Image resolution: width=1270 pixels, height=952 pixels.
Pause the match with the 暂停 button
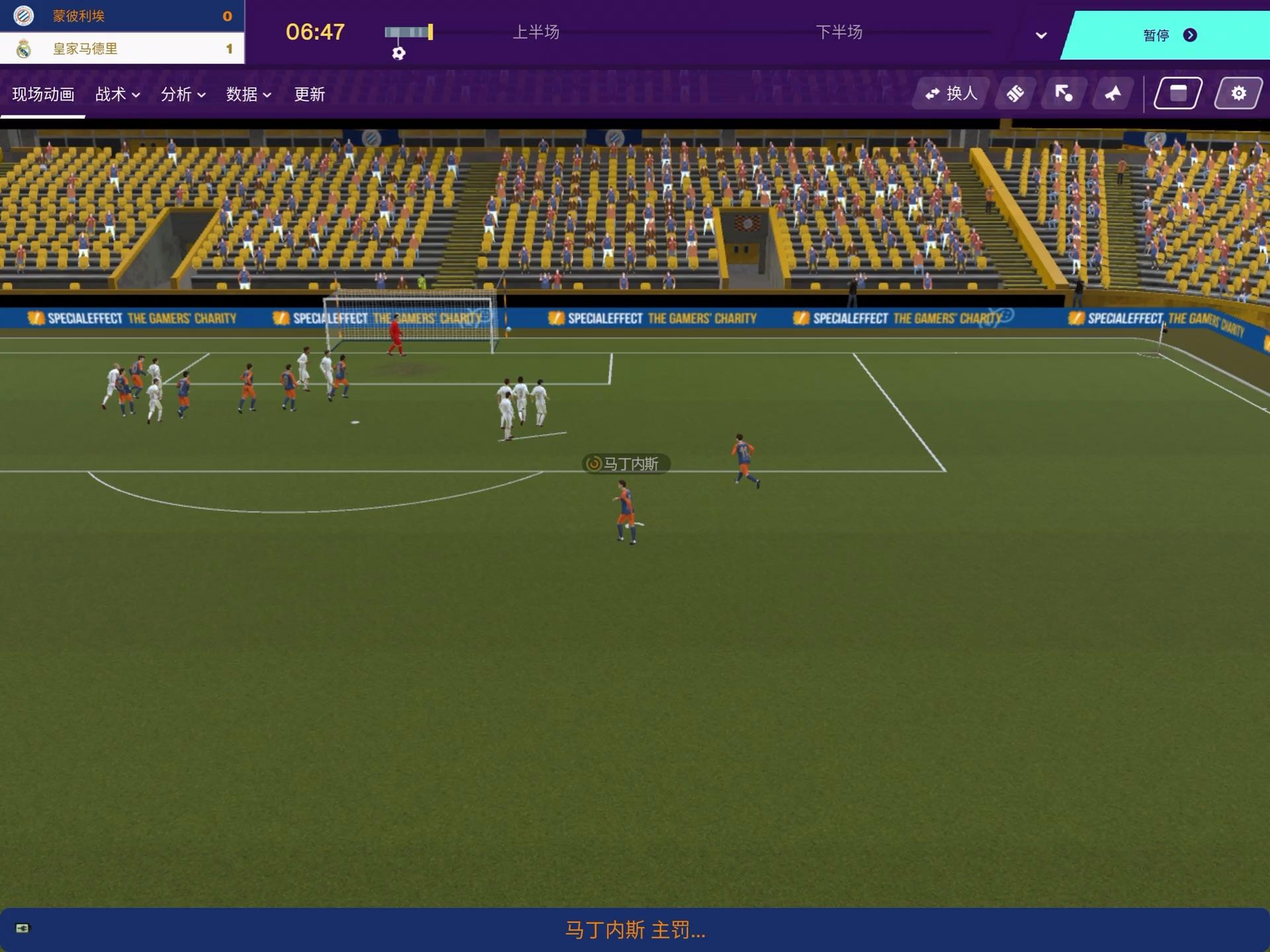(x=1168, y=35)
